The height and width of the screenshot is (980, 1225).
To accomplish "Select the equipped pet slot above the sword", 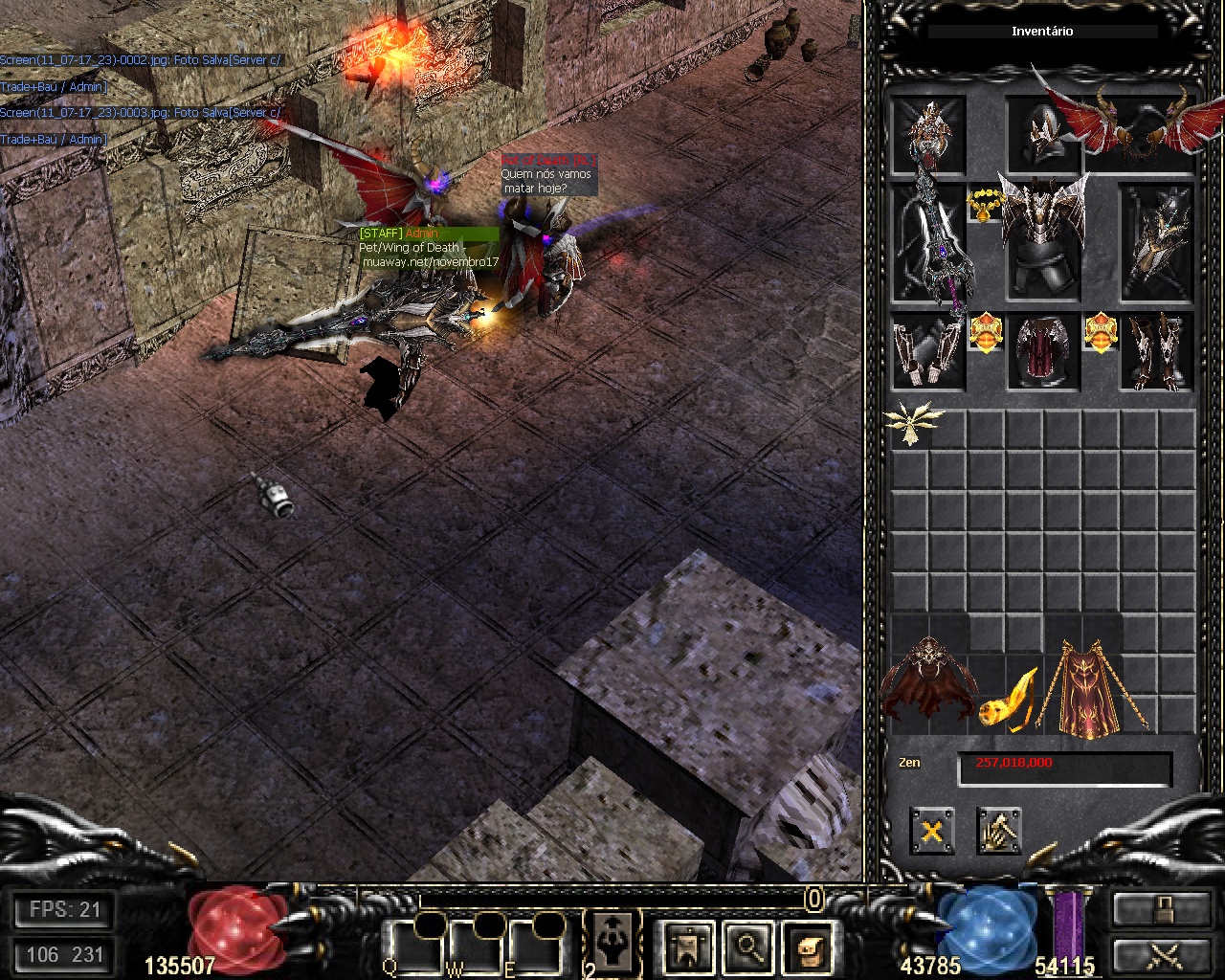I will (x=927, y=133).
